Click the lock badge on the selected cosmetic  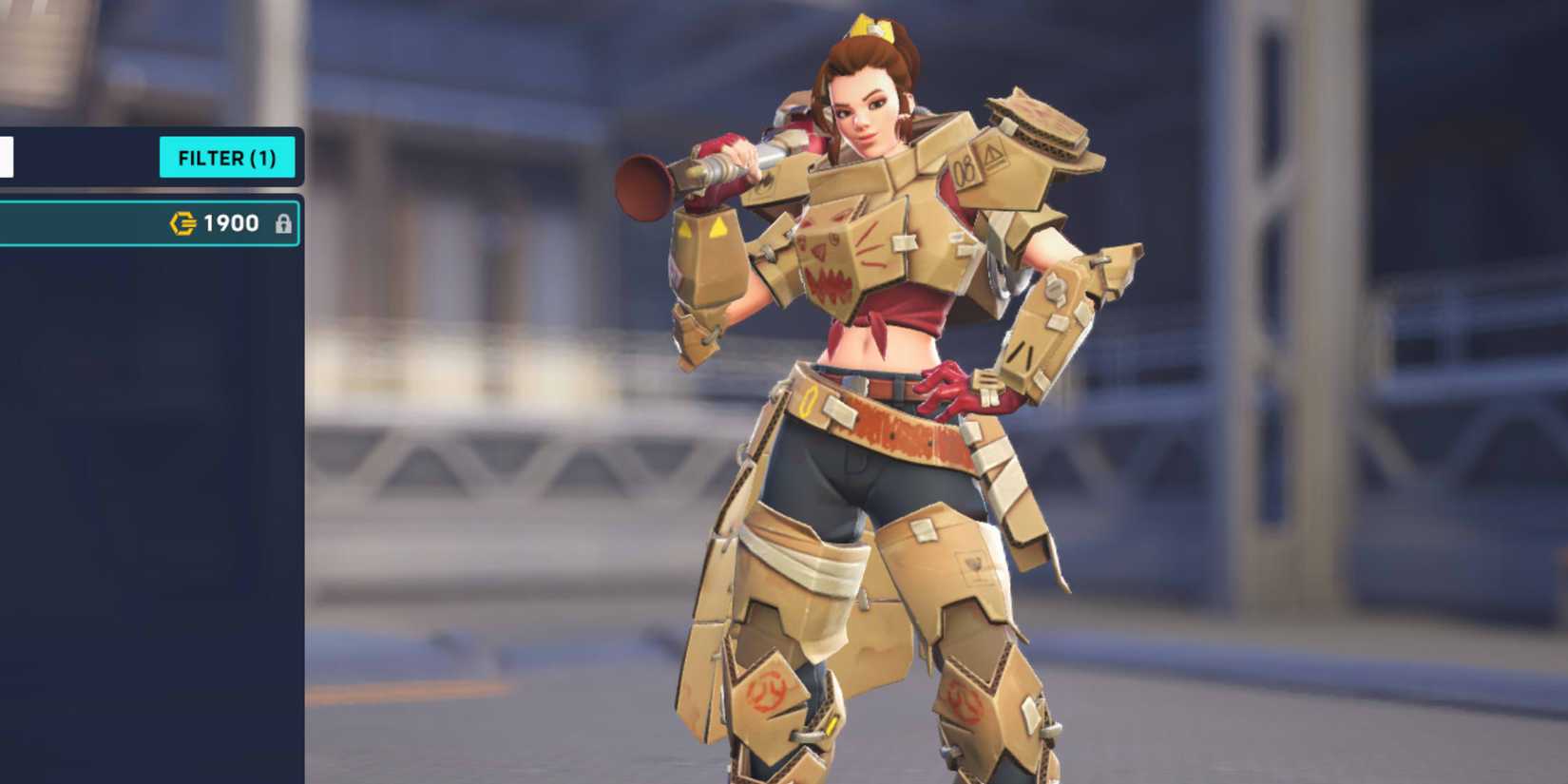pos(284,222)
